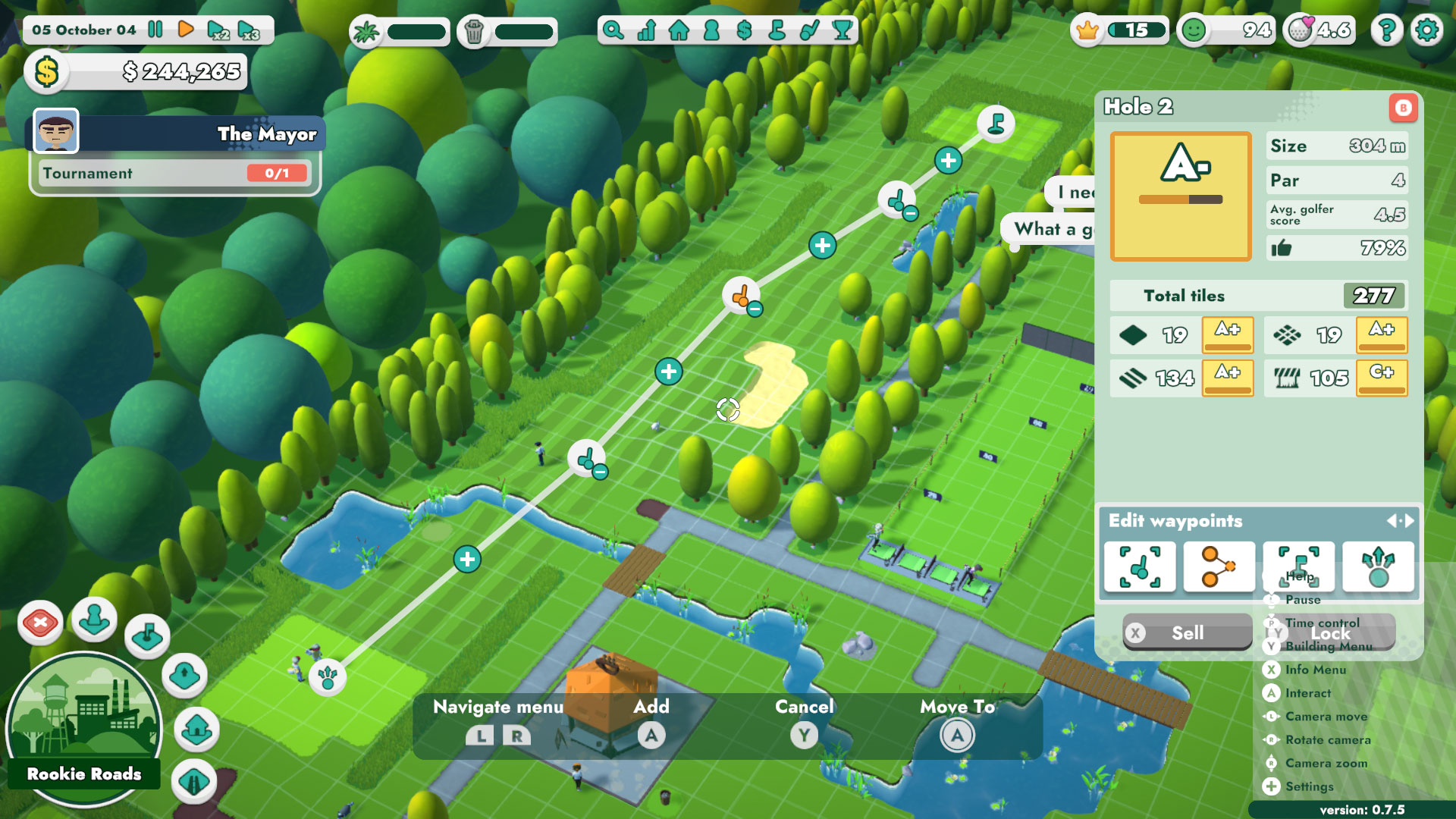The image size is (1456, 819).
Task: Open the settings gear menu
Action: pos(1426,30)
